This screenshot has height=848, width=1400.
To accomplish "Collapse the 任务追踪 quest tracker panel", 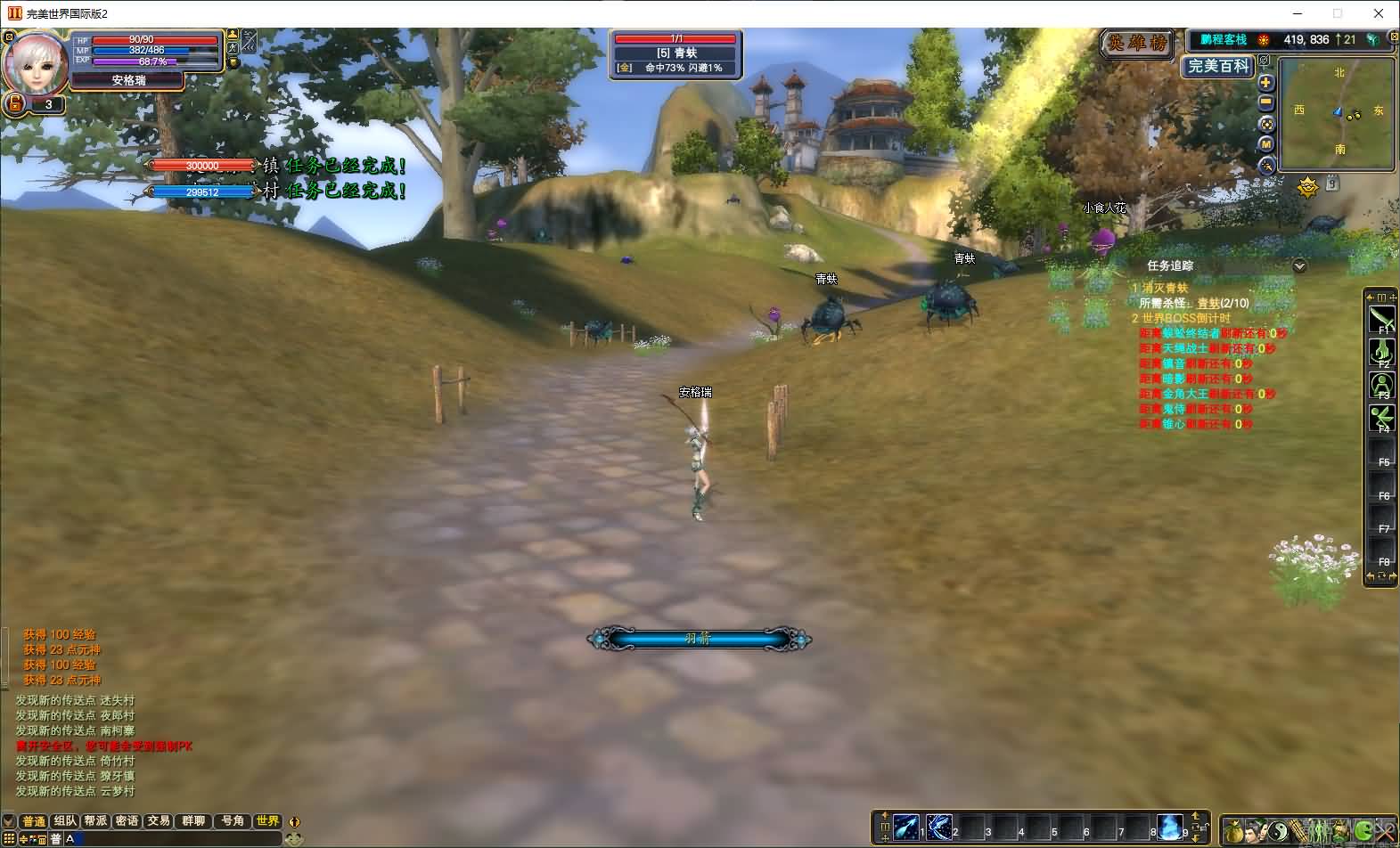I will (x=1299, y=265).
